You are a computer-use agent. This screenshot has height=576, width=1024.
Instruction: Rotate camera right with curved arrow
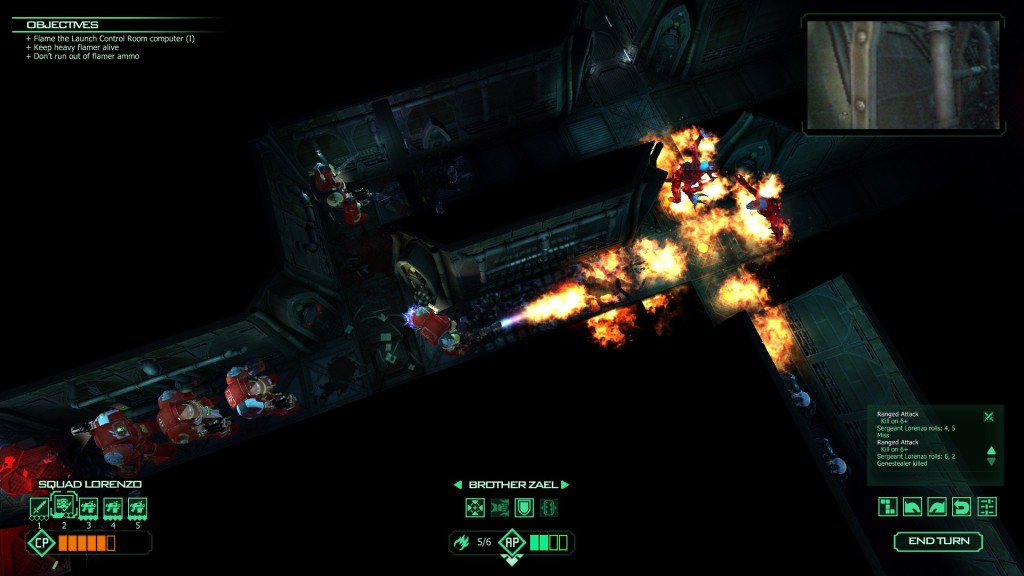click(937, 506)
